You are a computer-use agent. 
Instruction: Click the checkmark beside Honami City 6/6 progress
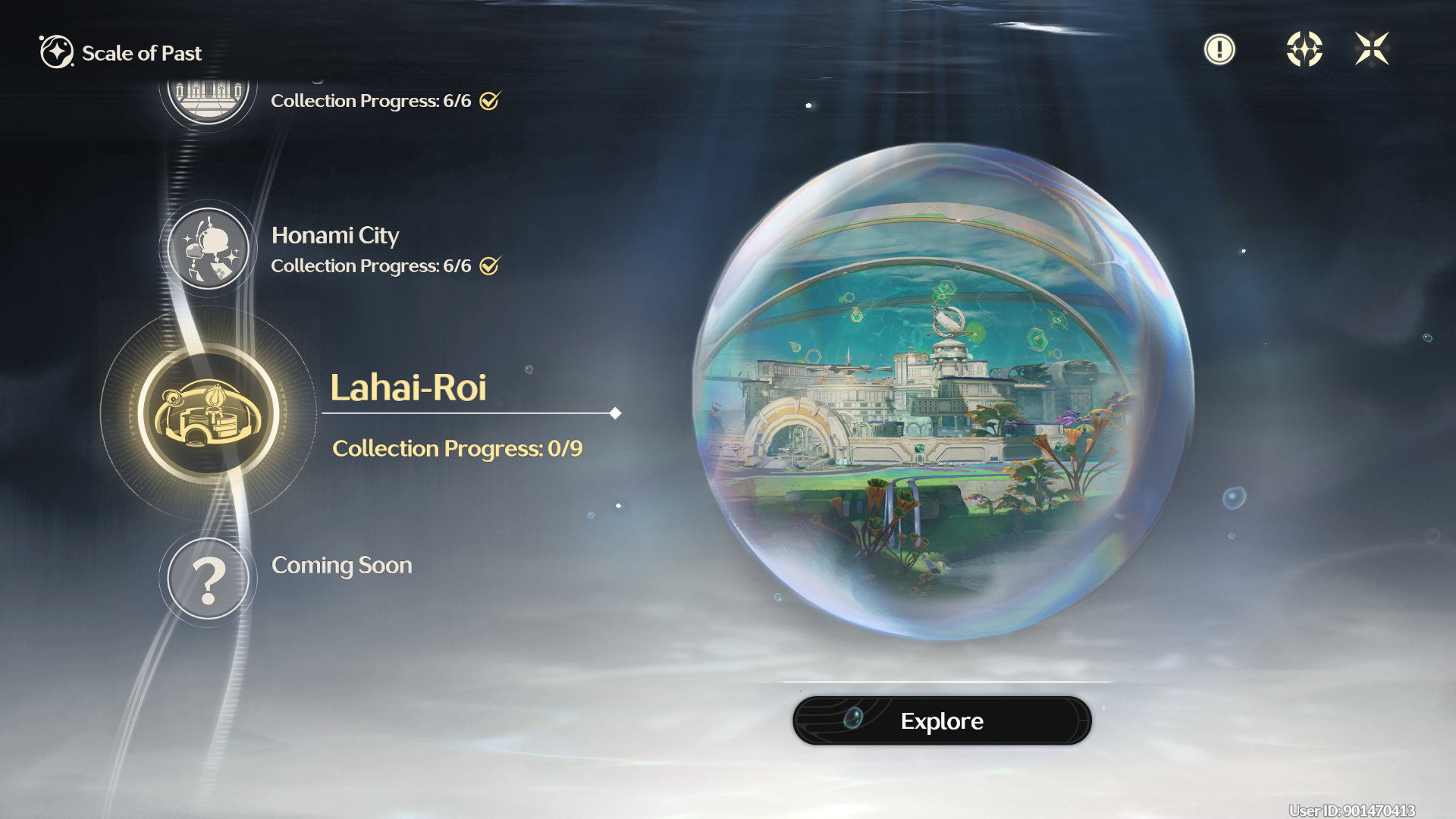[x=490, y=265]
